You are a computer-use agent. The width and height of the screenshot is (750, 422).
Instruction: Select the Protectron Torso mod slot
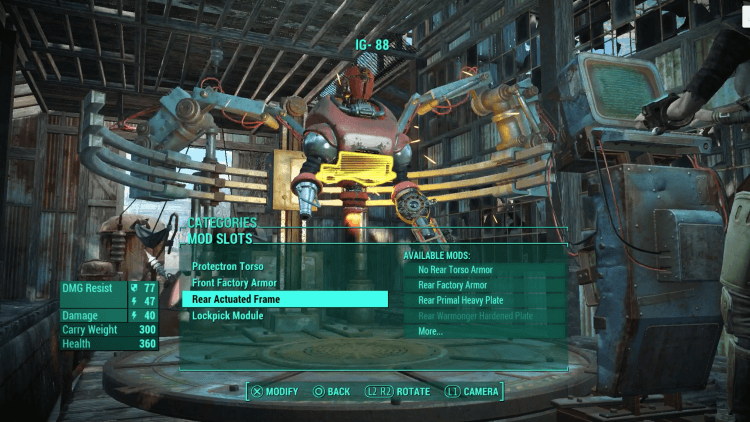point(229,267)
